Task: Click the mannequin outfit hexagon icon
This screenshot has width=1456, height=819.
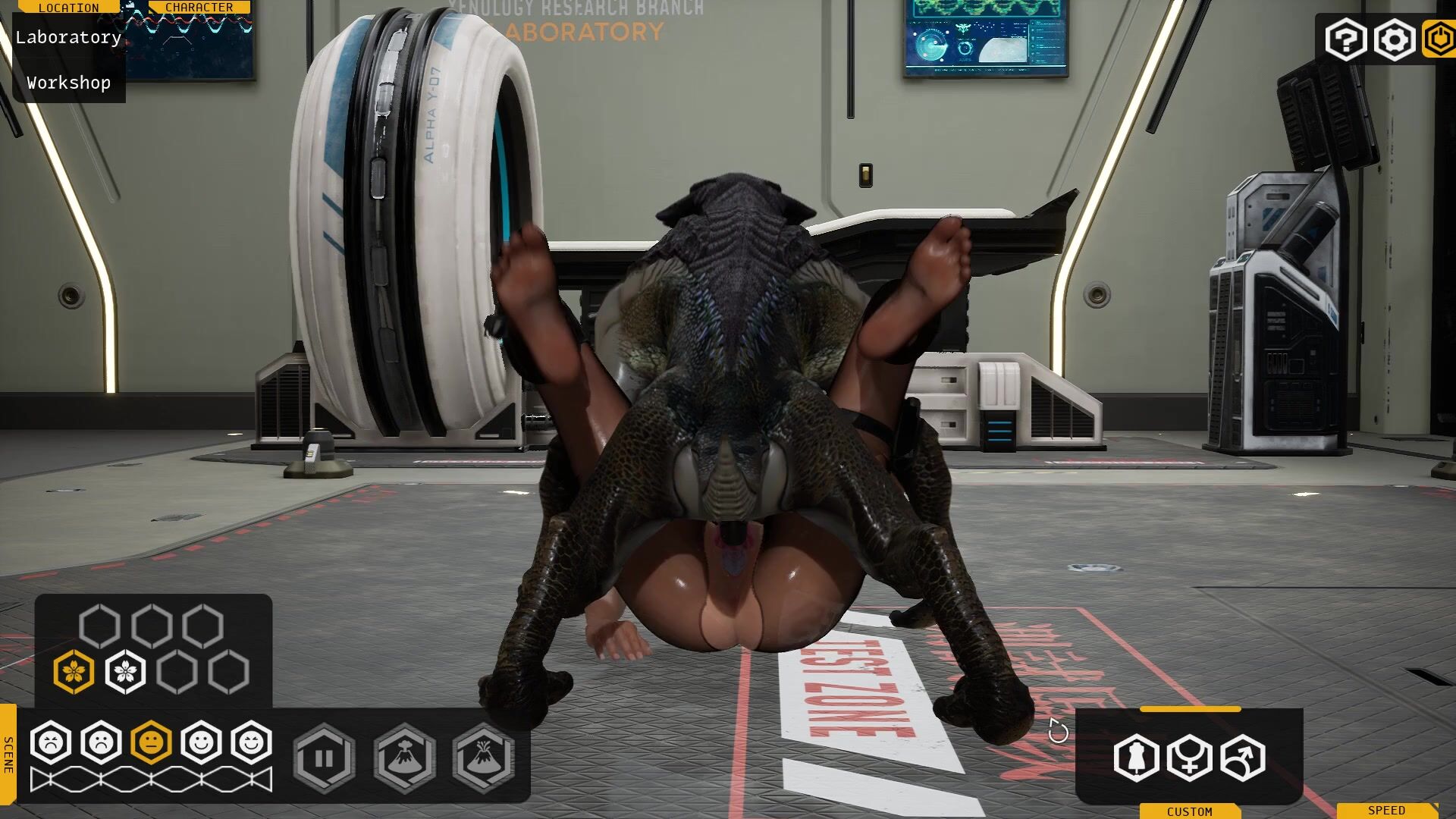Action: 1136,758
